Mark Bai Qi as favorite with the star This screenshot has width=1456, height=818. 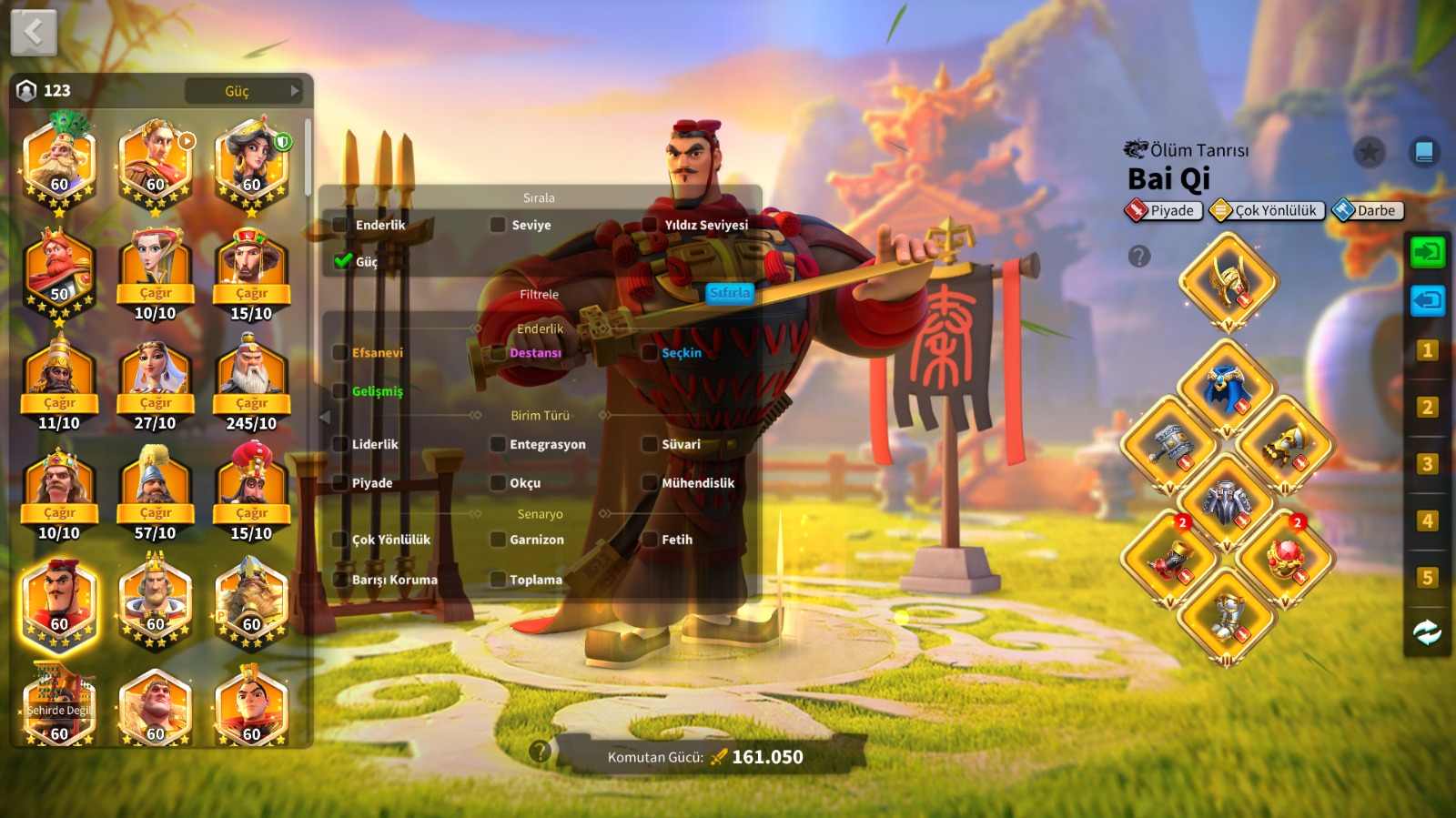[x=1369, y=152]
